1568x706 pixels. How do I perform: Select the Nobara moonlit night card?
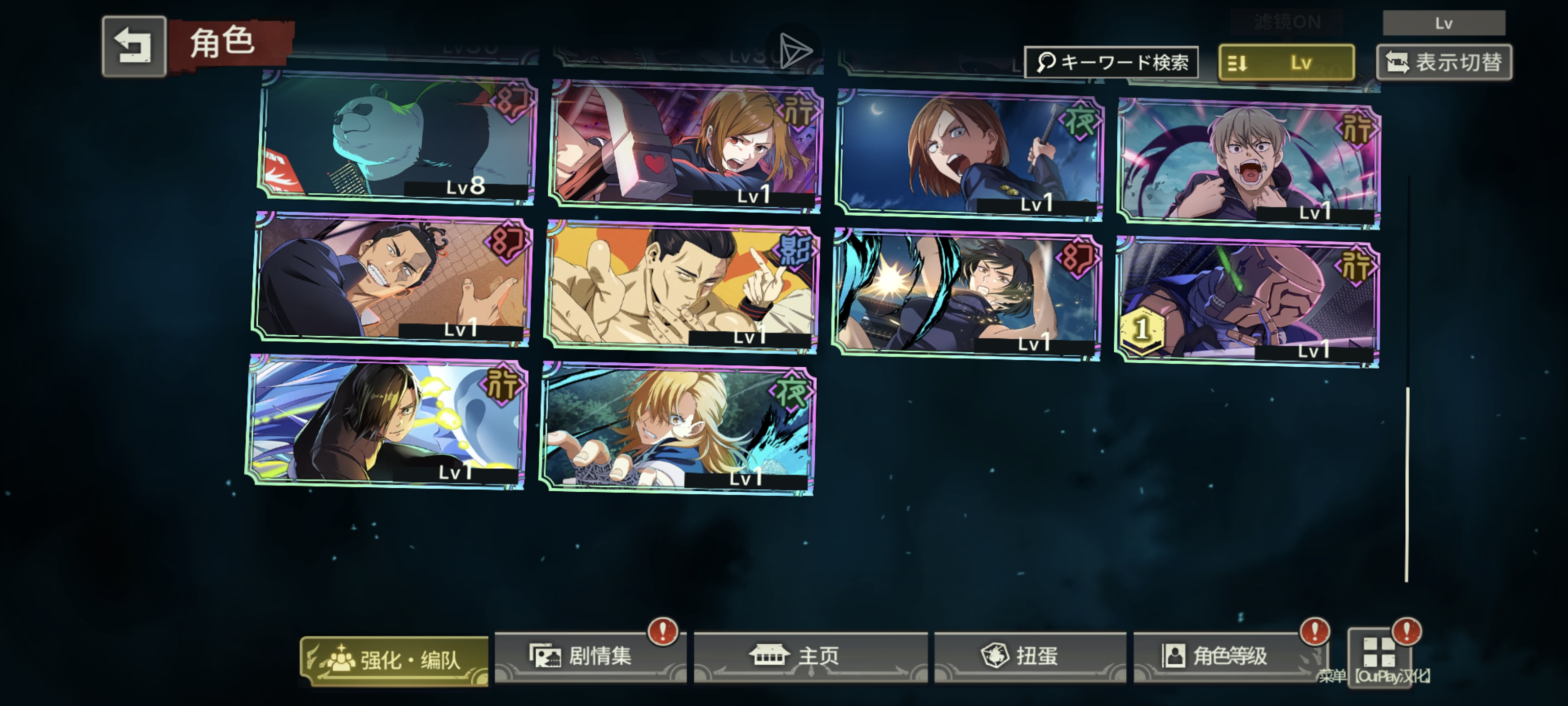[x=970, y=153]
